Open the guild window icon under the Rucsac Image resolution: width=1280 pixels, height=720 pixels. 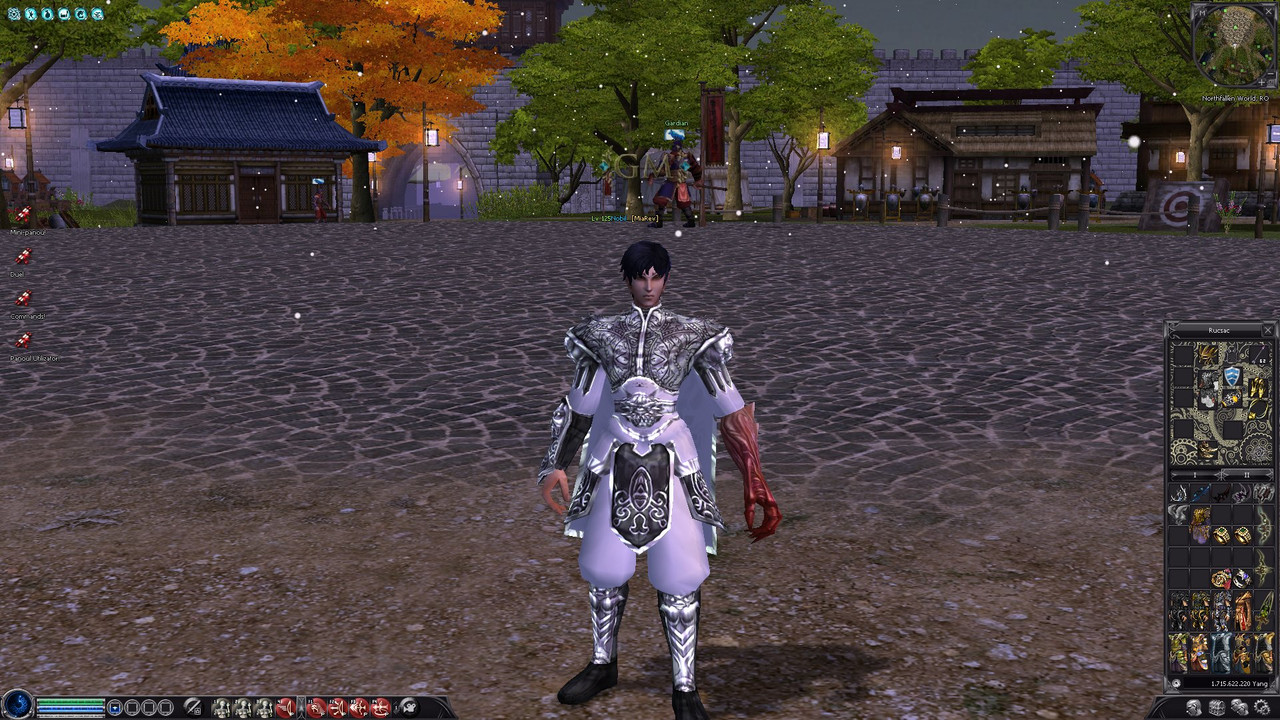pyautogui.click(x=1217, y=706)
